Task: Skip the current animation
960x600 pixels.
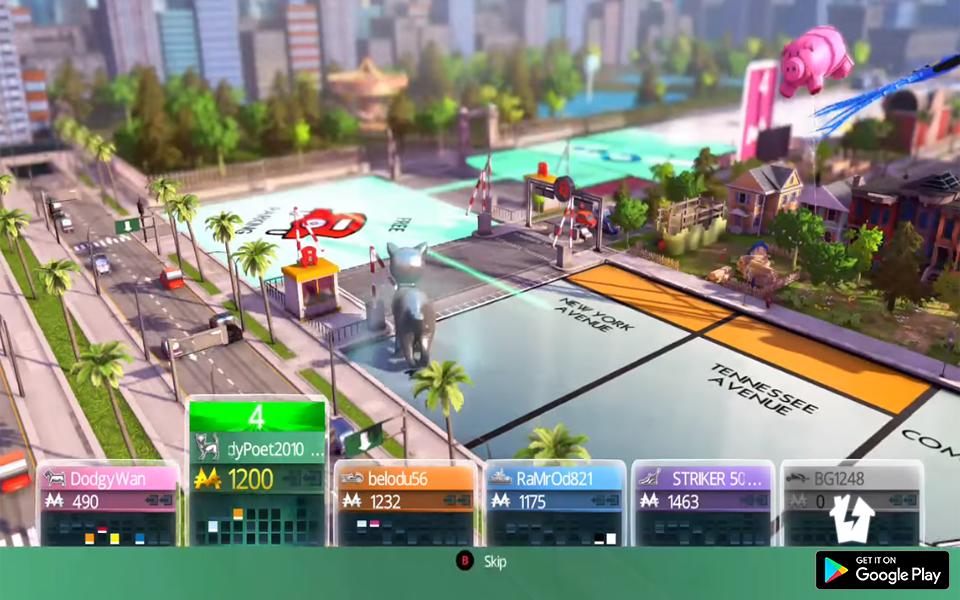Action: point(481,562)
